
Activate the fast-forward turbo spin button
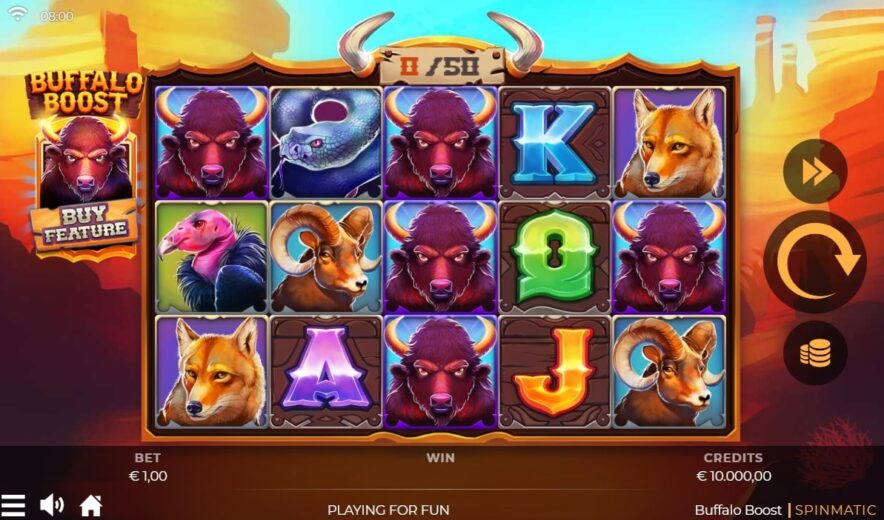pyautogui.click(x=815, y=172)
